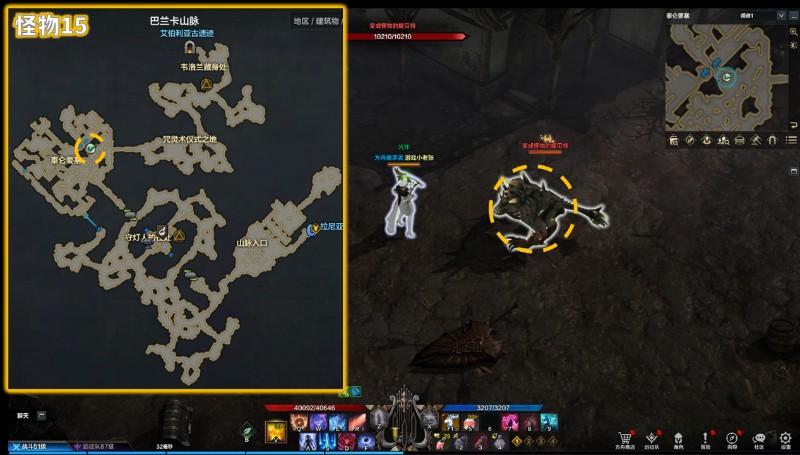
Task: Open the 社区 community chat-bubble menu
Action: coord(759,437)
